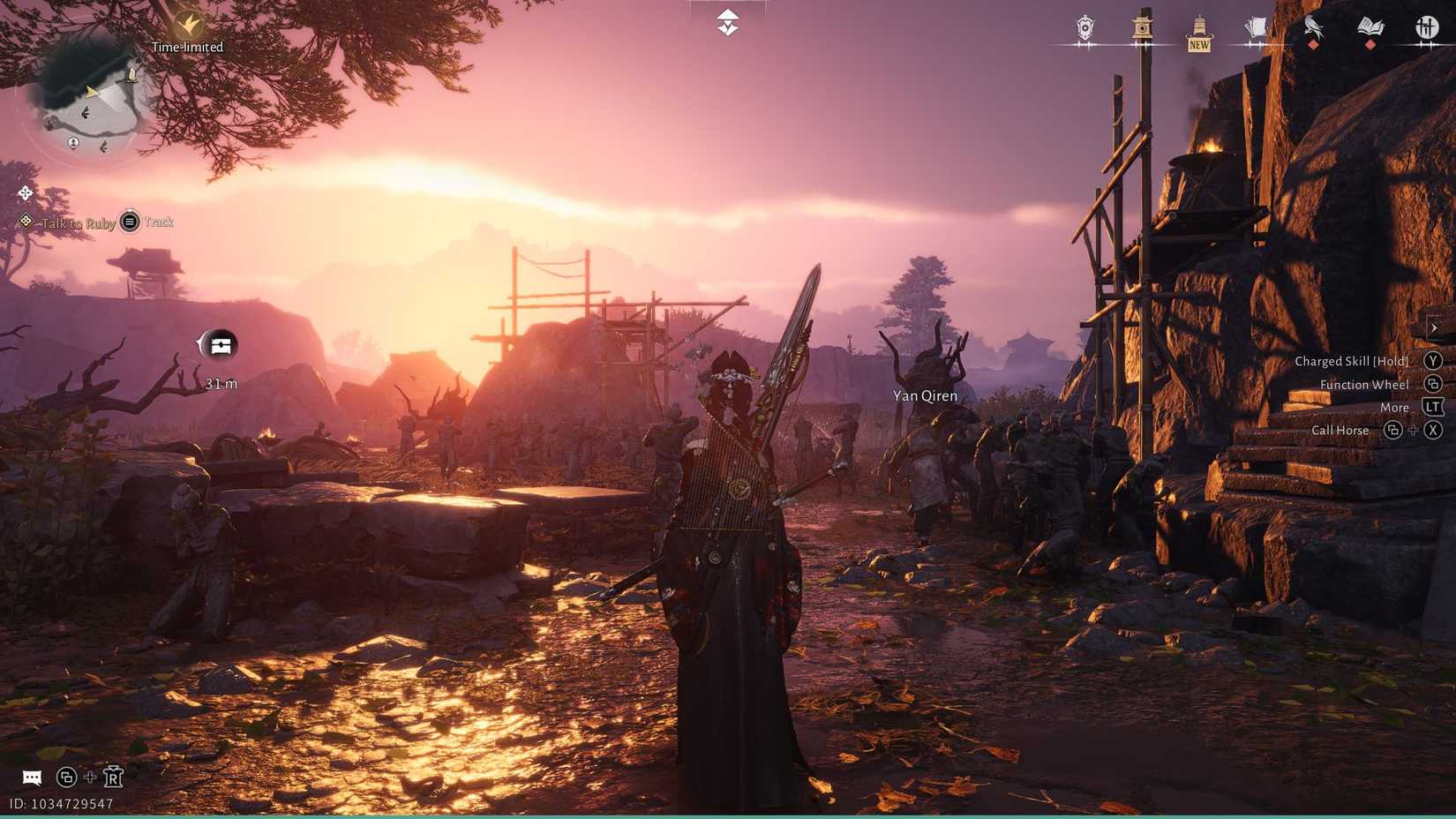
Task: Select the Talk to Ruby quest tracker
Action: tap(78, 223)
